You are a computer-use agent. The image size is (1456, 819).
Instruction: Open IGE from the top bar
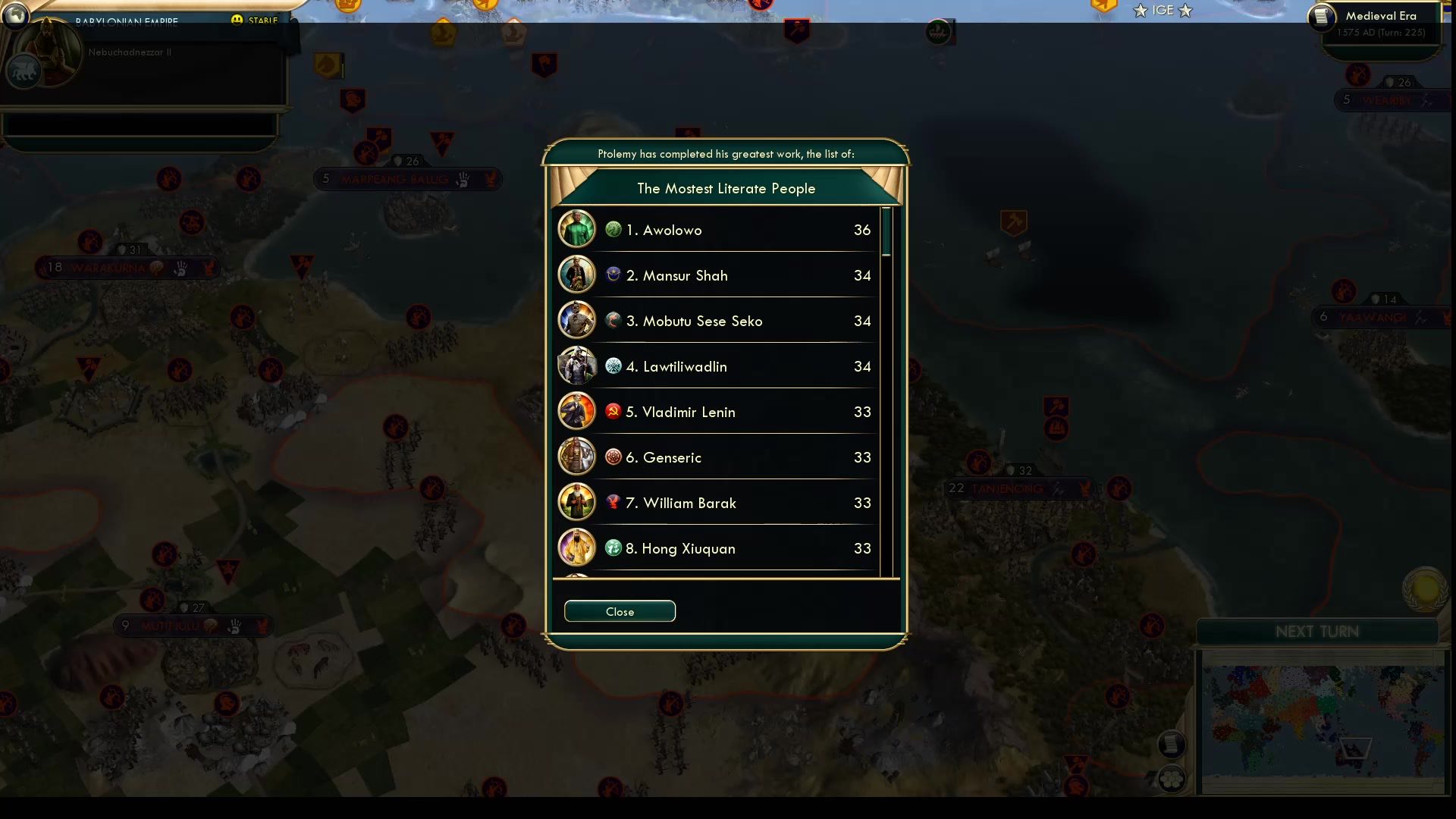(x=1163, y=11)
